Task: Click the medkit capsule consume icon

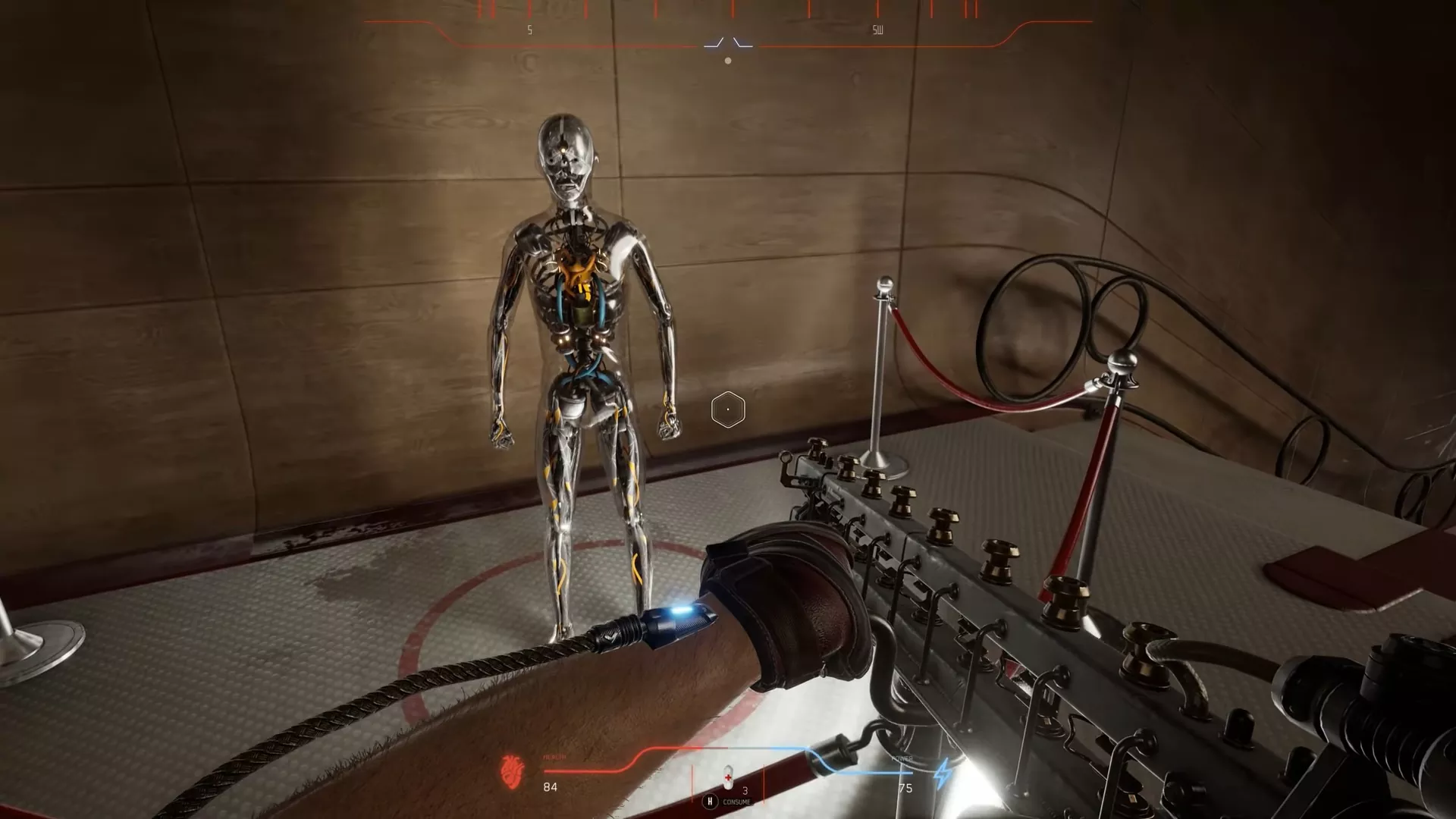Action: pos(728,776)
